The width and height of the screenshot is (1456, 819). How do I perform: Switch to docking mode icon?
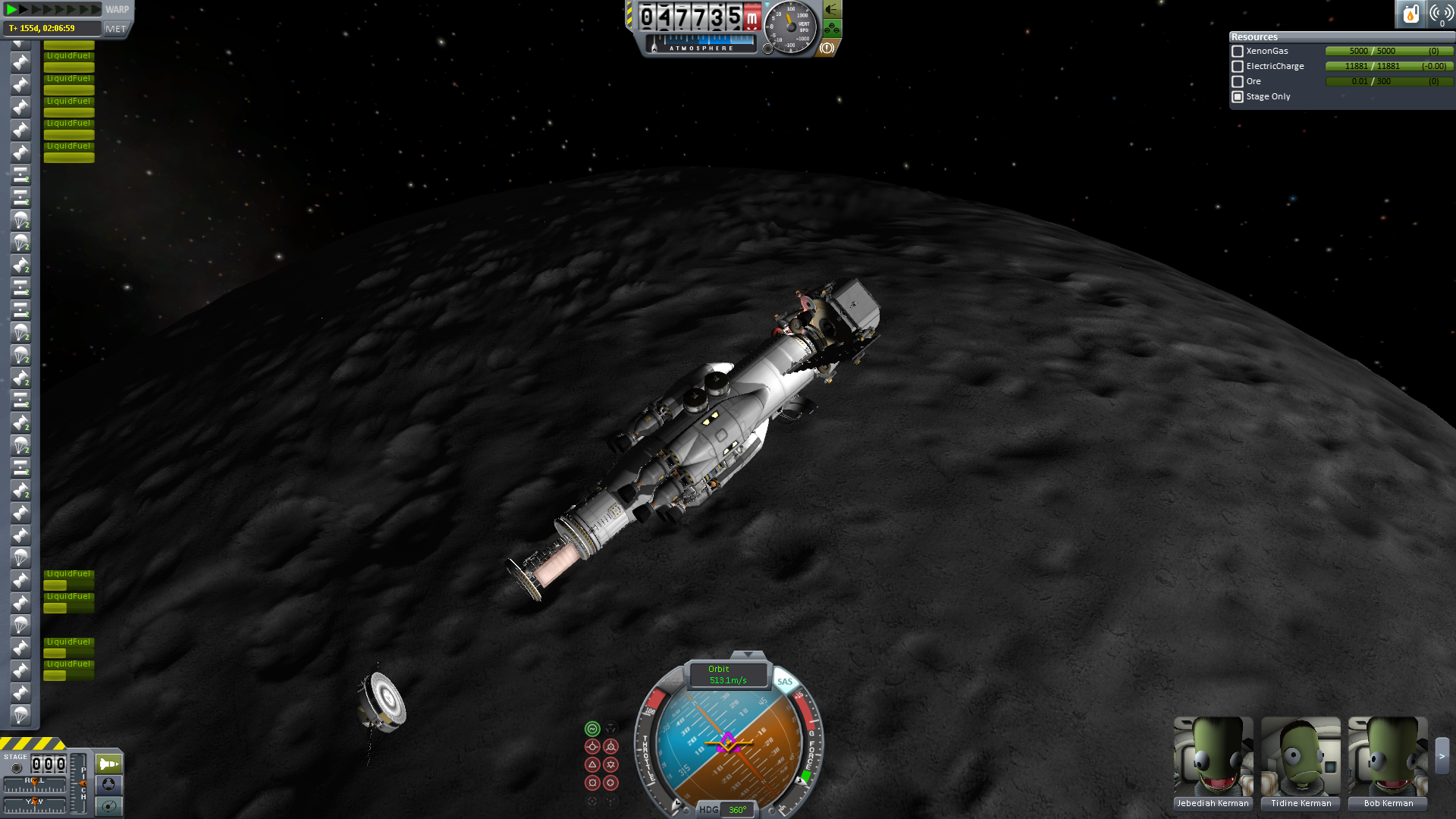click(108, 784)
